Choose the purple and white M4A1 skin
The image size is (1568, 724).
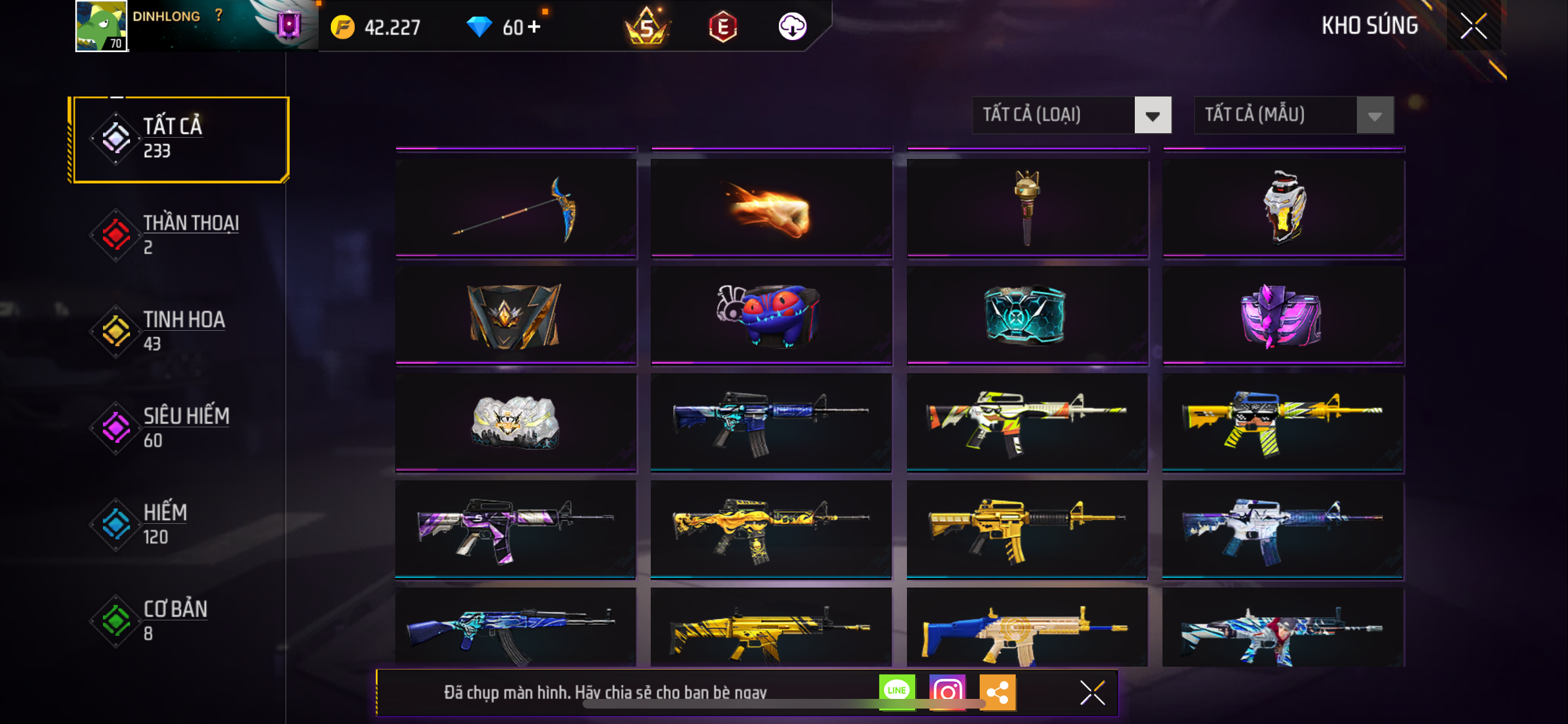(516, 529)
